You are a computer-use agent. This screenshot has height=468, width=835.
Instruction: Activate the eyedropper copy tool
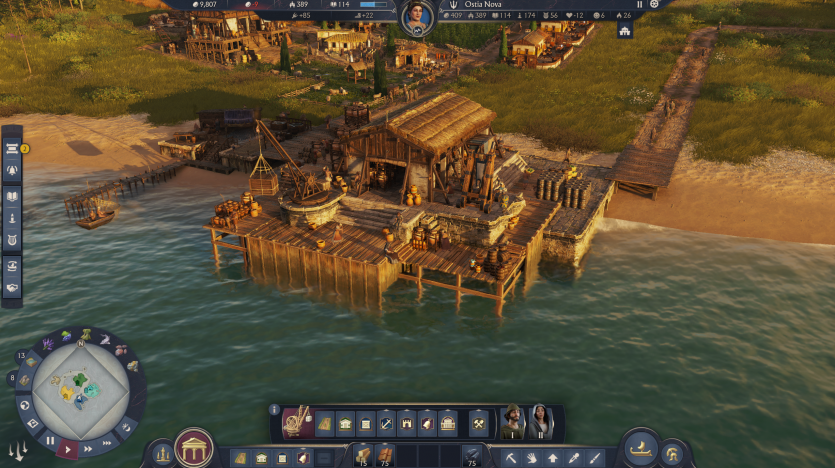click(x=575, y=458)
